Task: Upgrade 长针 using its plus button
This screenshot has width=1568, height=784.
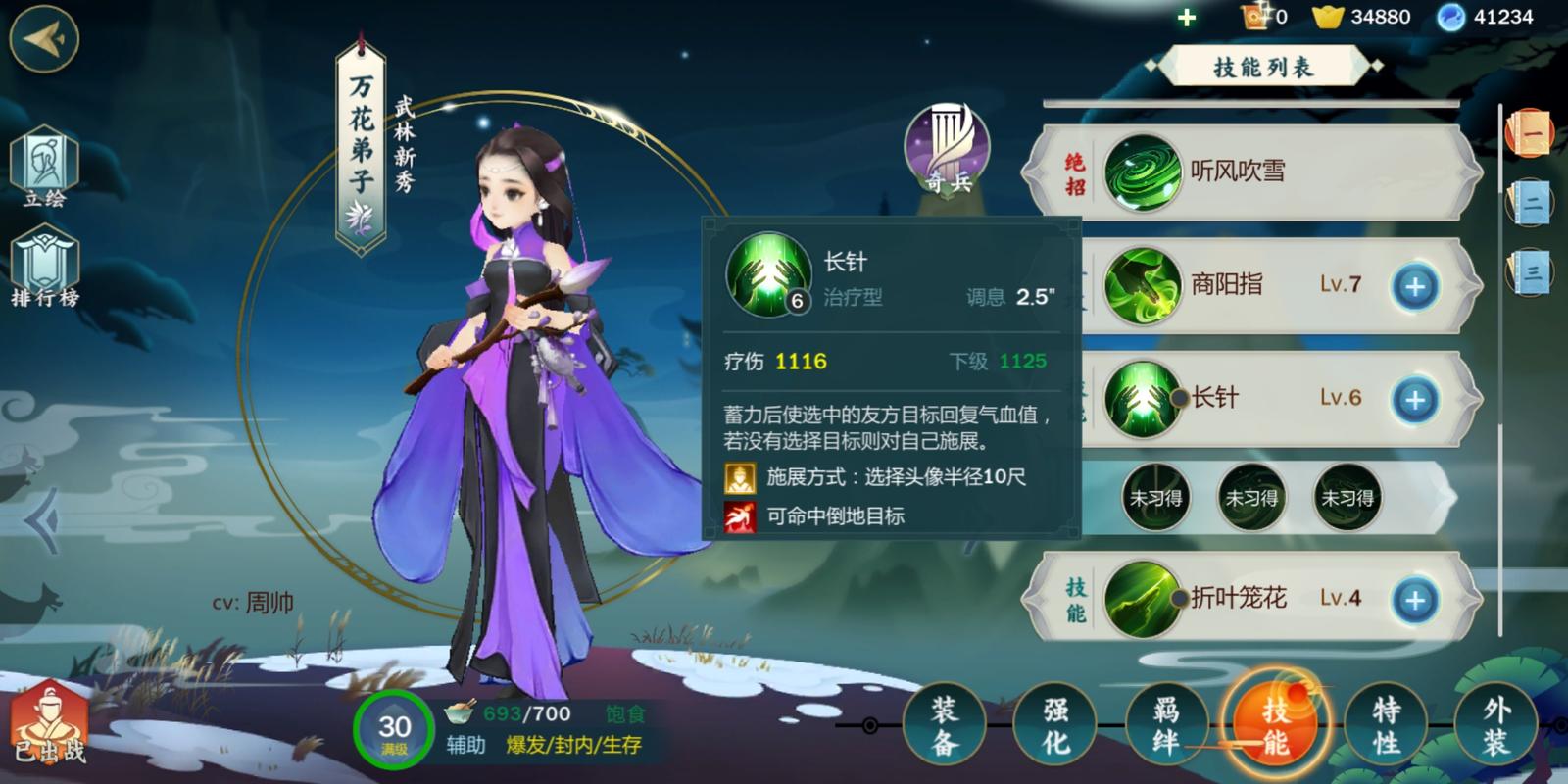Action: coord(1415,399)
